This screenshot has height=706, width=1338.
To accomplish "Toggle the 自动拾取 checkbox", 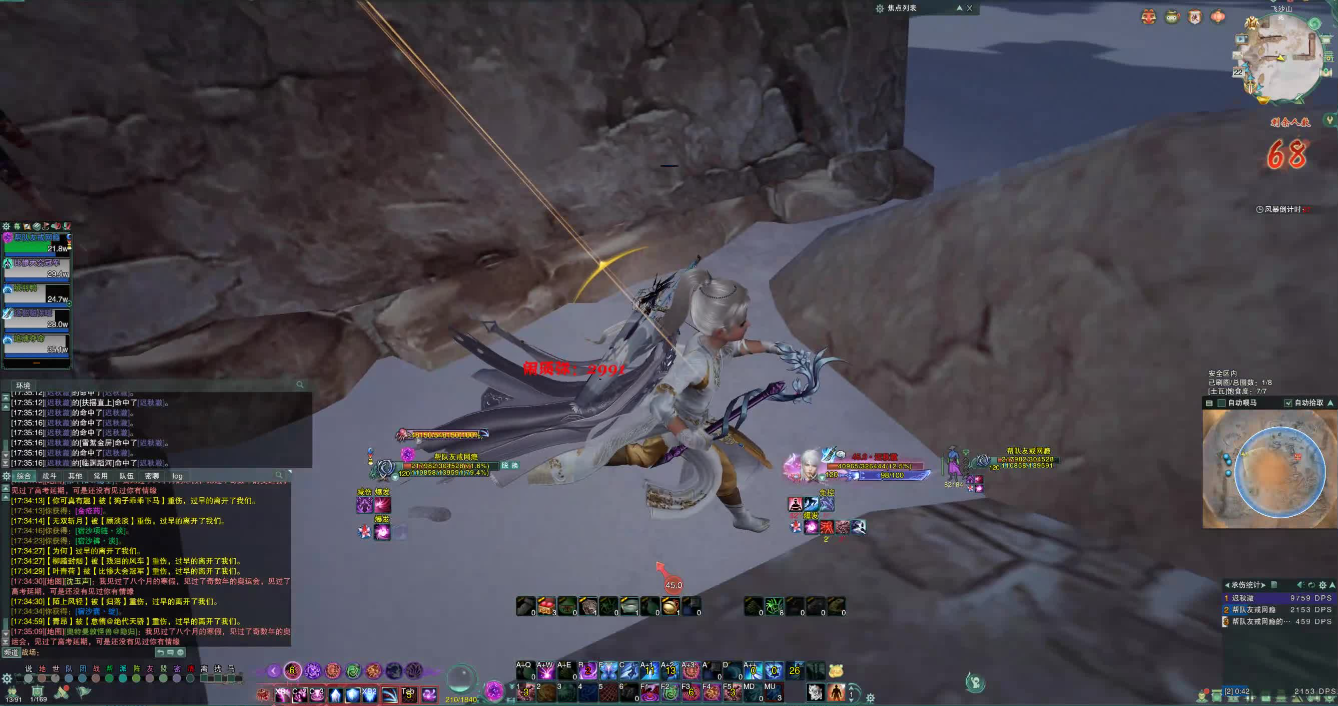I will (1287, 403).
